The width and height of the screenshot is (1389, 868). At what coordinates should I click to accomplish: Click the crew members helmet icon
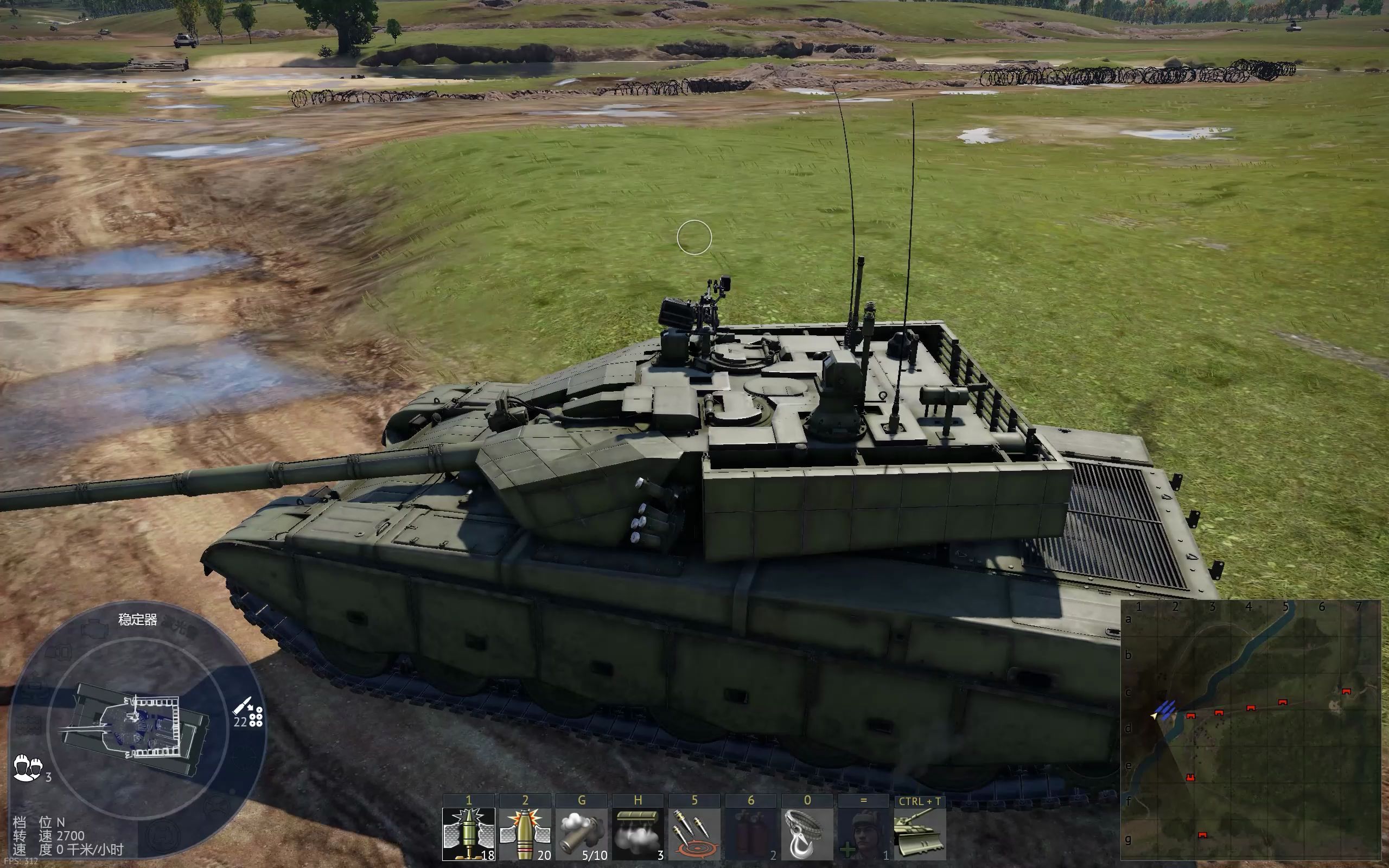(x=27, y=767)
